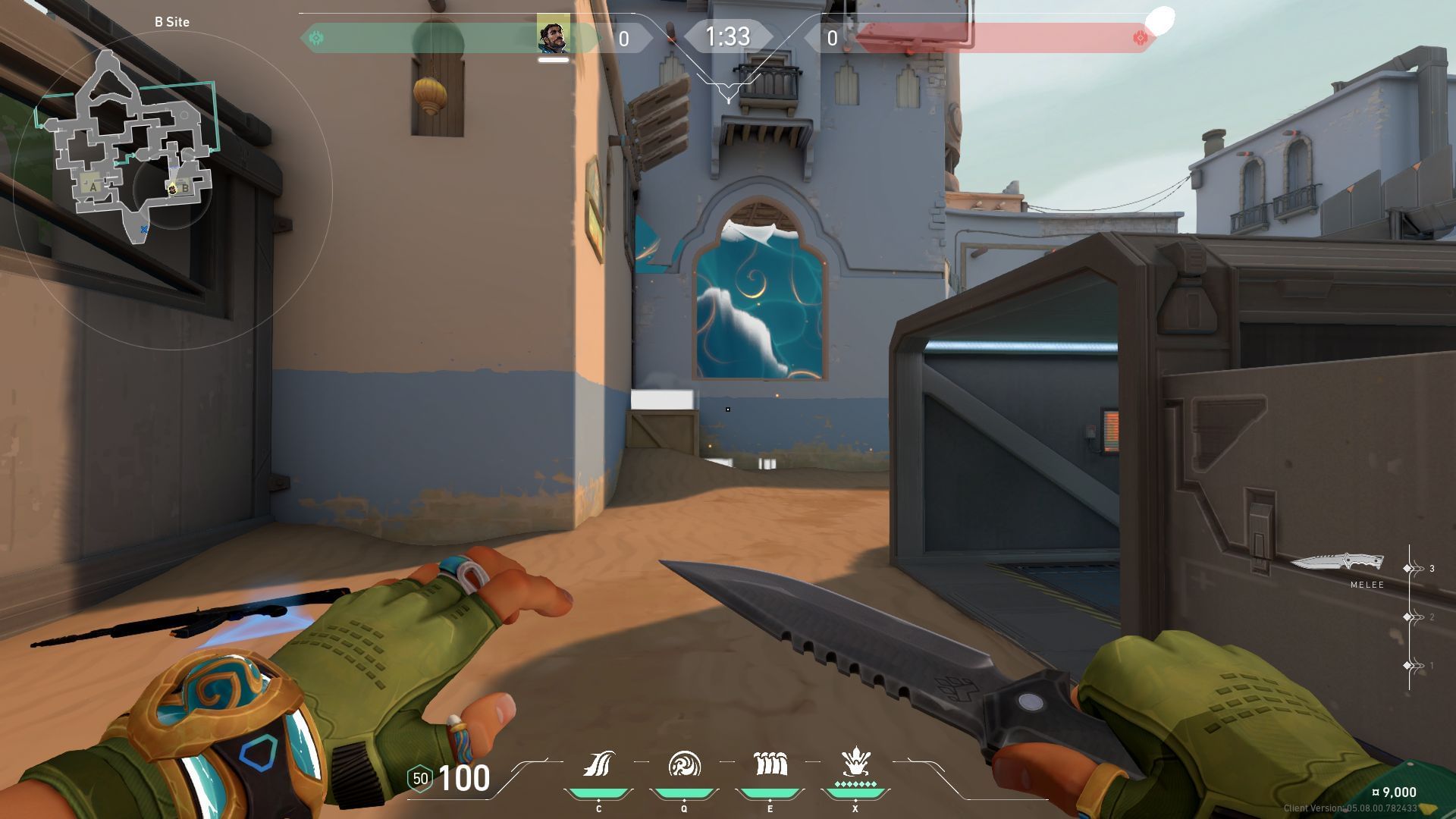The image size is (1456, 819).
Task: Use the High Tide water wall ability
Action: click(770, 764)
